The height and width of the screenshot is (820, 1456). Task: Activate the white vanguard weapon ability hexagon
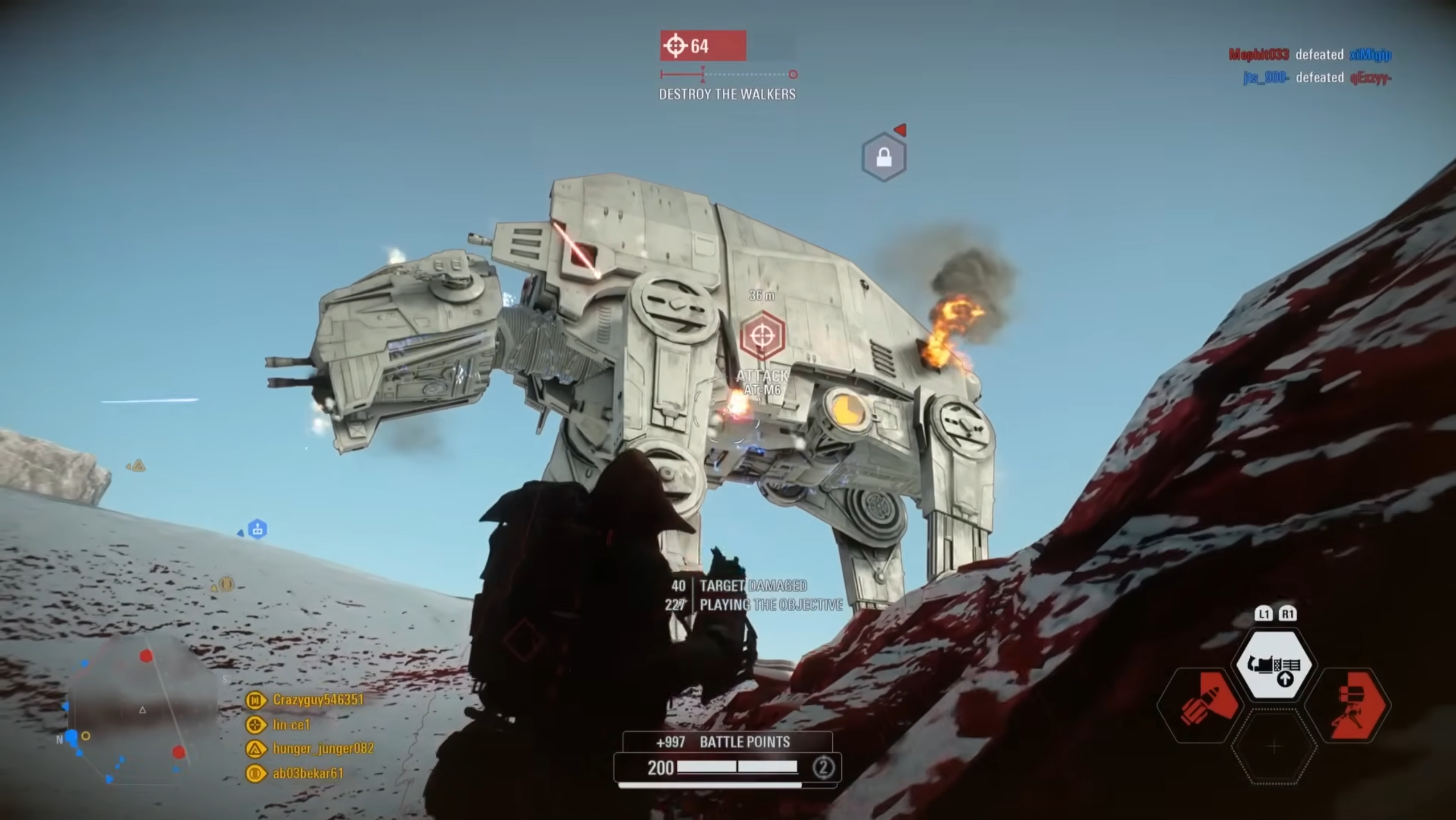1275,666
